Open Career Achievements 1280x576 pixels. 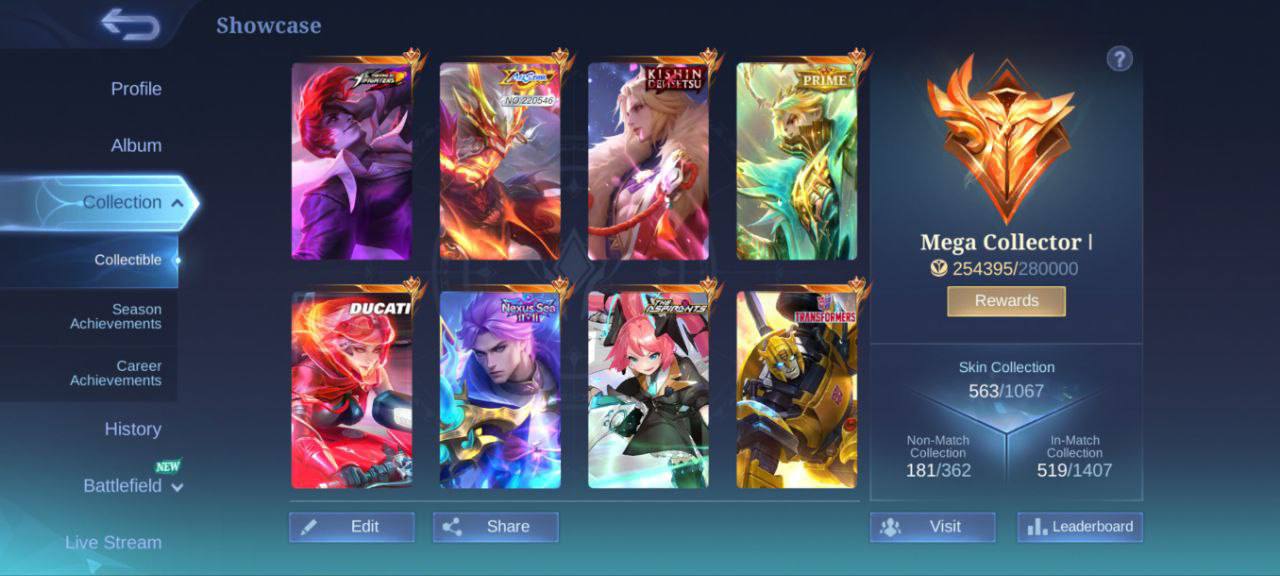115,373
